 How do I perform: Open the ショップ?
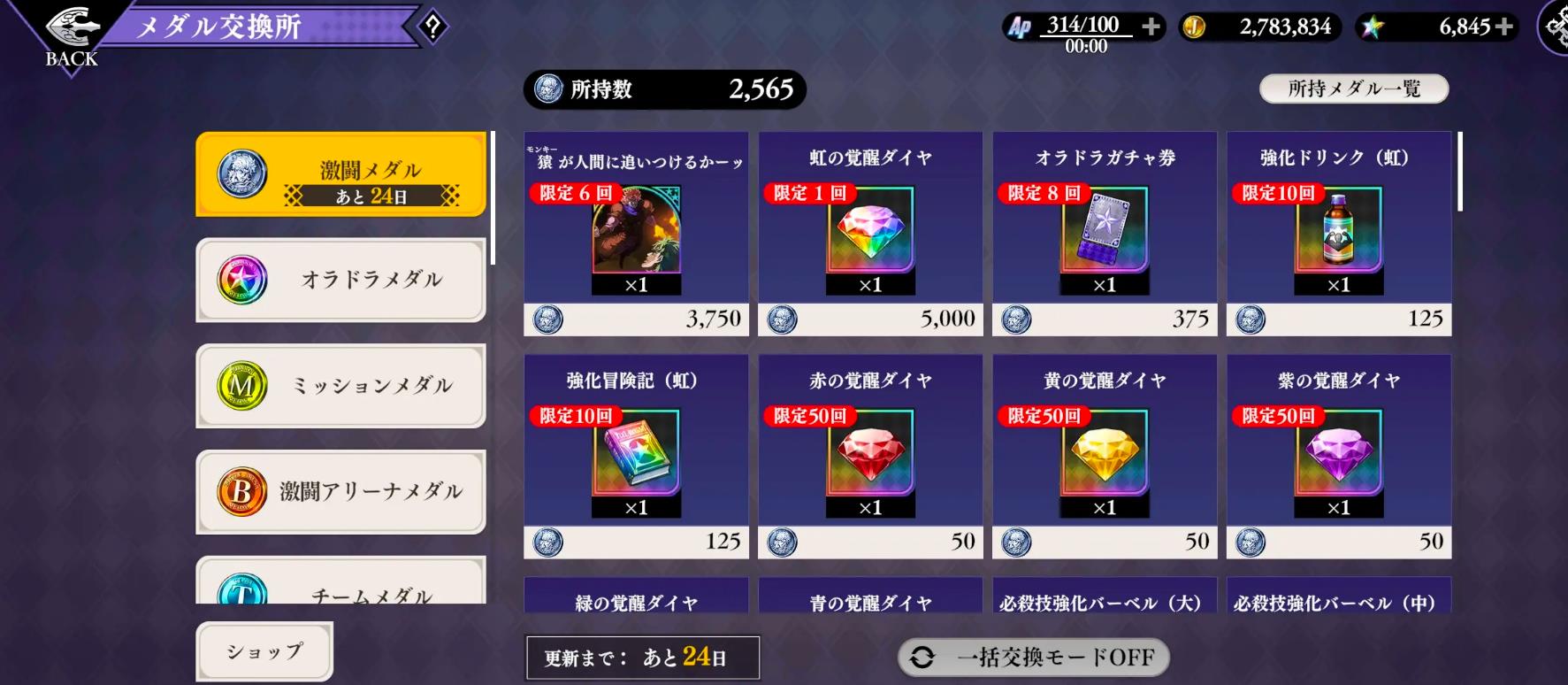click(264, 651)
